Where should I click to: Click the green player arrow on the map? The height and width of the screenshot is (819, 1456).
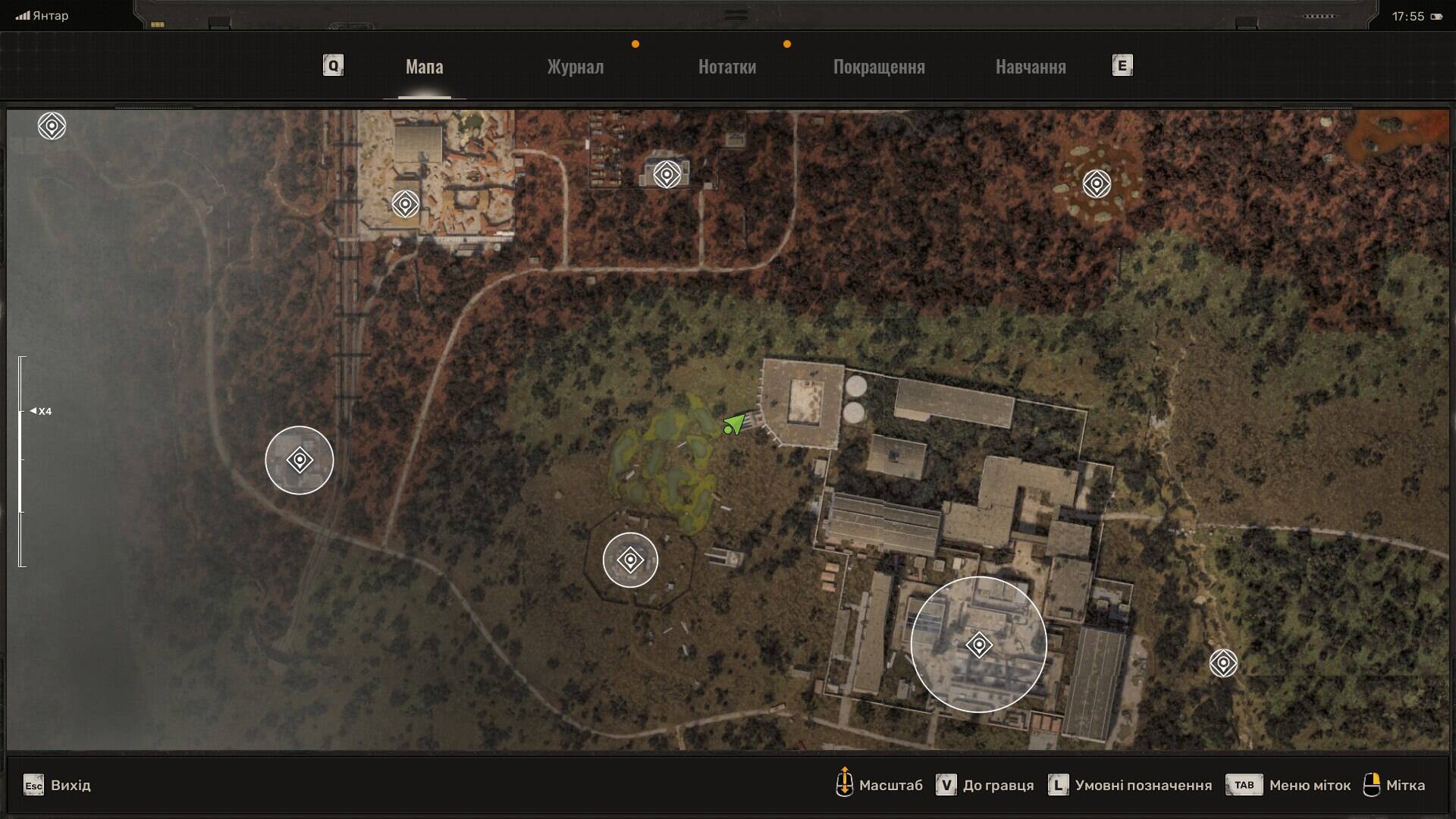[733, 425]
